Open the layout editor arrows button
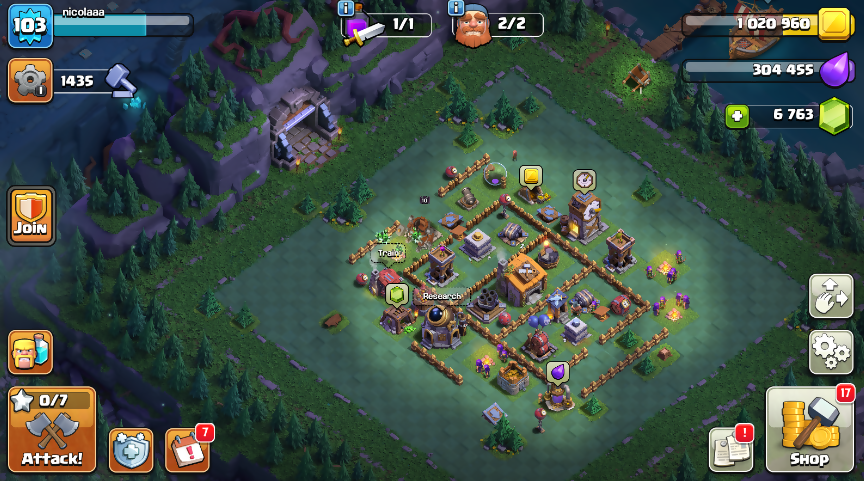864x481 pixels. [830, 296]
